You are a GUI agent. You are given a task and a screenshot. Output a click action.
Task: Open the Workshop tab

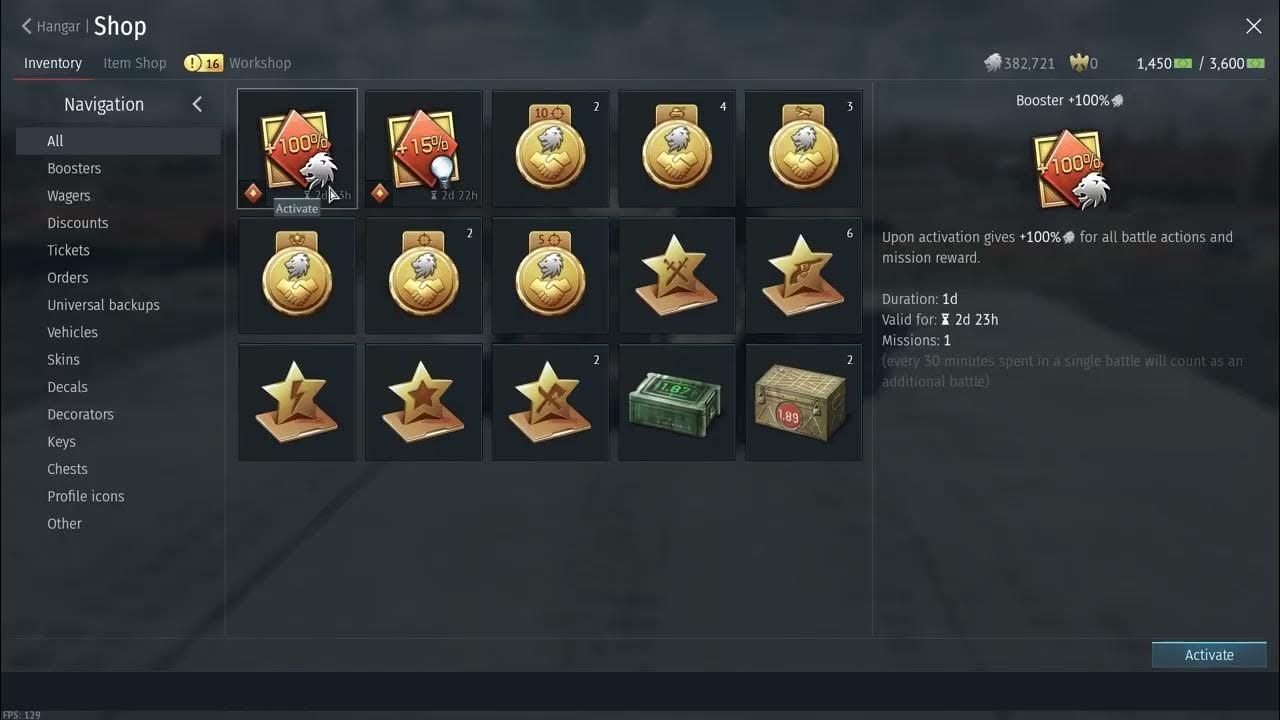click(259, 62)
